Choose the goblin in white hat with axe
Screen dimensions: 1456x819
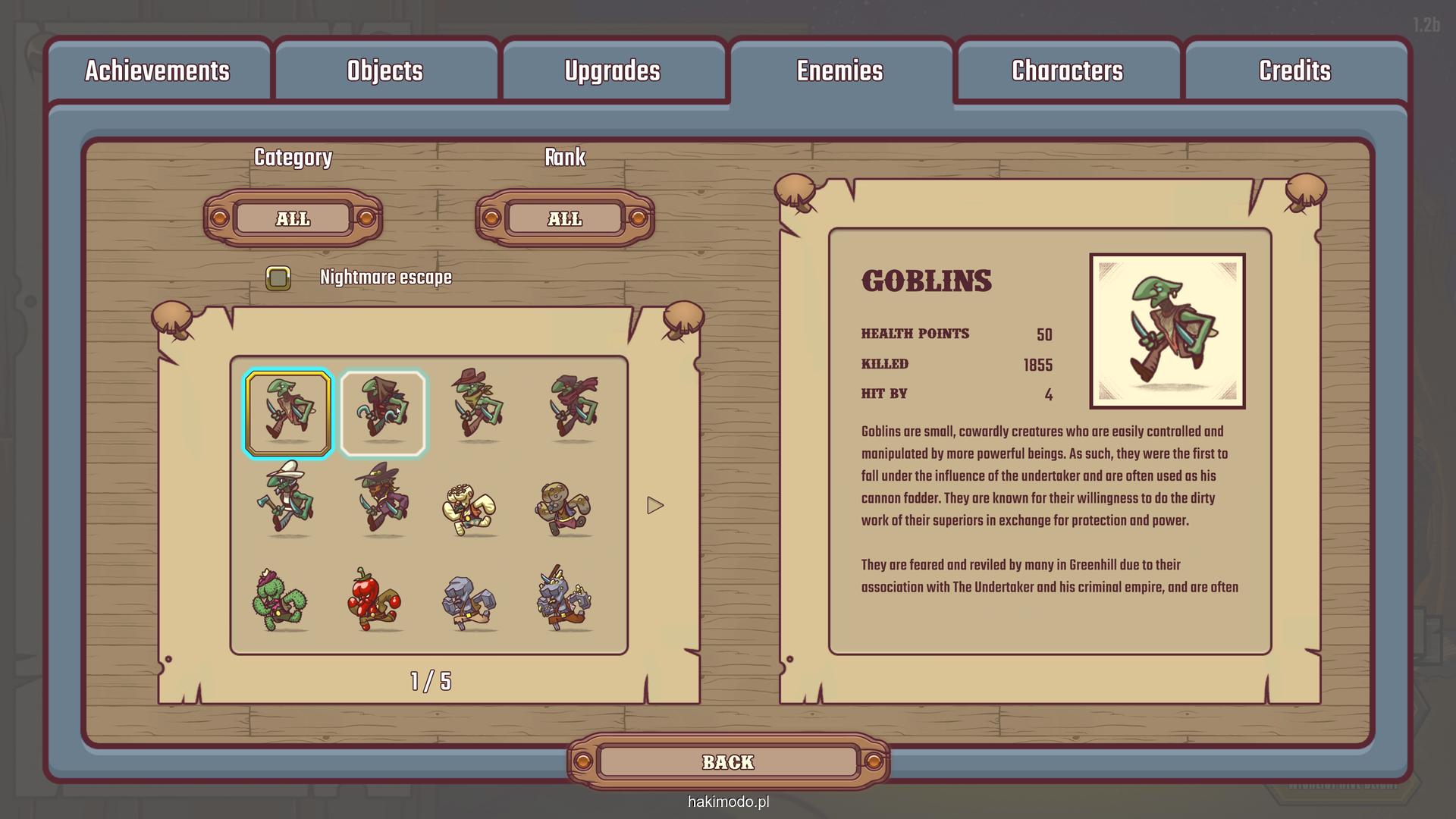[287, 500]
